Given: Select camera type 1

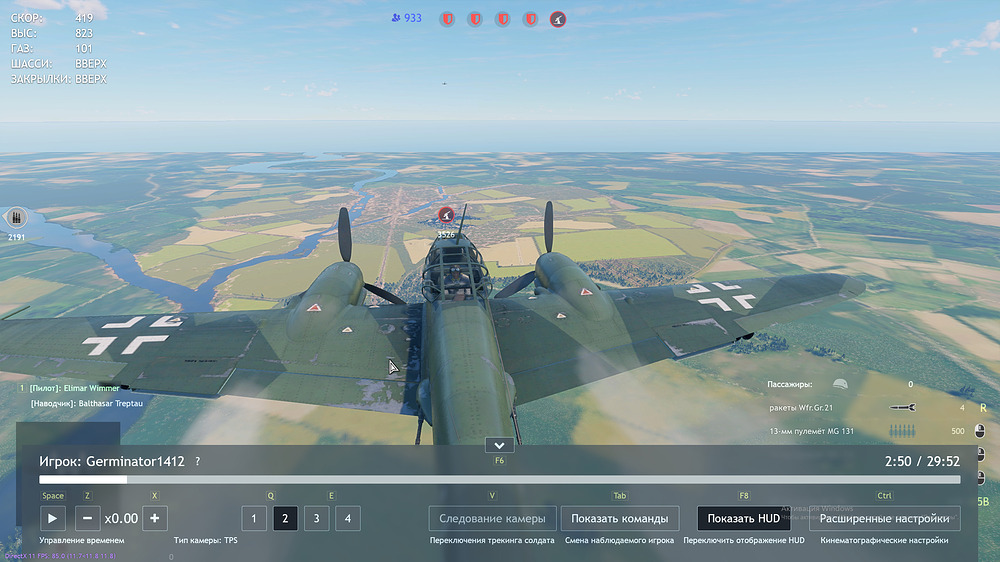Looking at the screenshot, I should [x=254, y=518].
